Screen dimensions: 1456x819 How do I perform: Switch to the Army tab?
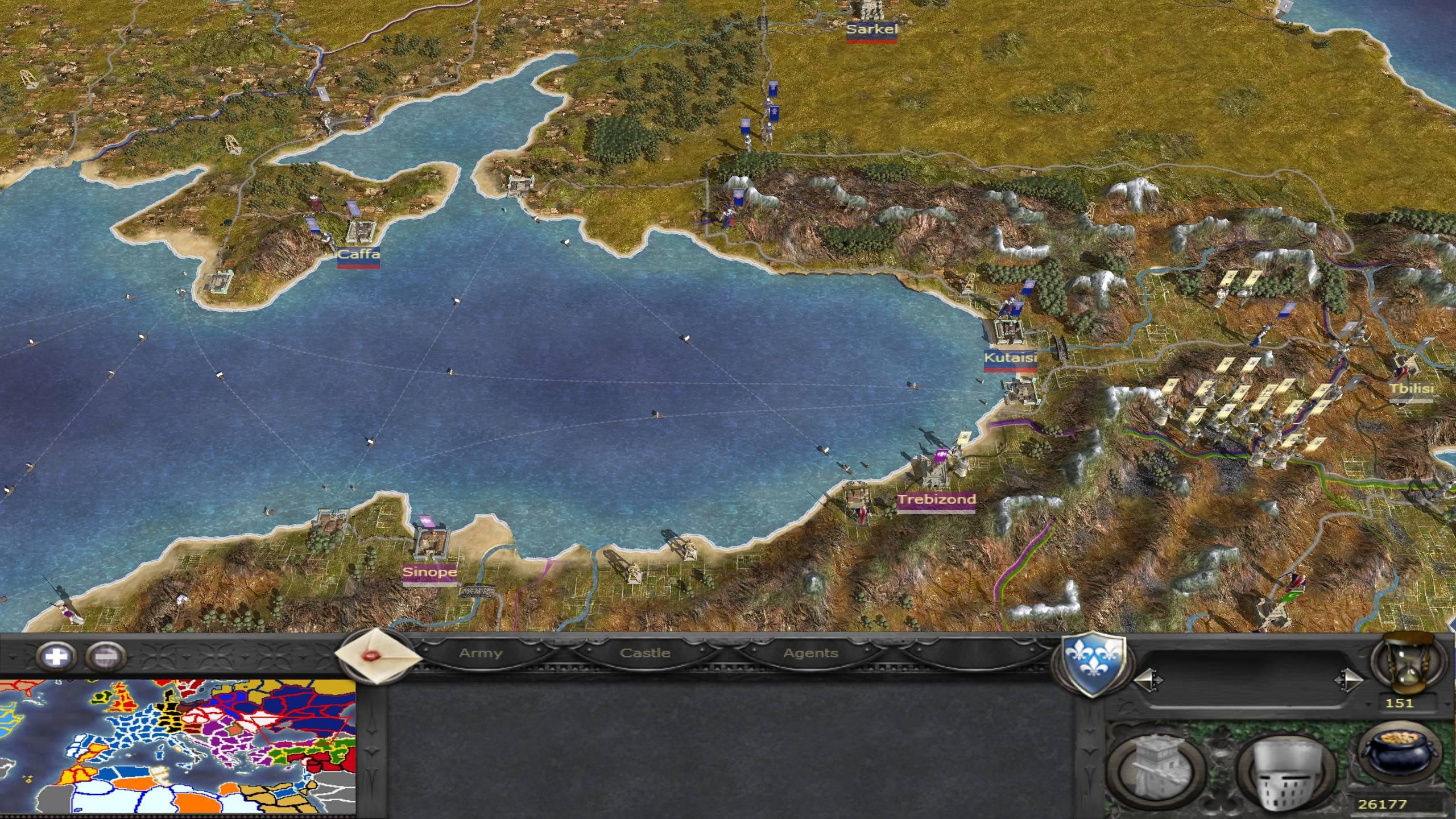click(x=481, y=653)
